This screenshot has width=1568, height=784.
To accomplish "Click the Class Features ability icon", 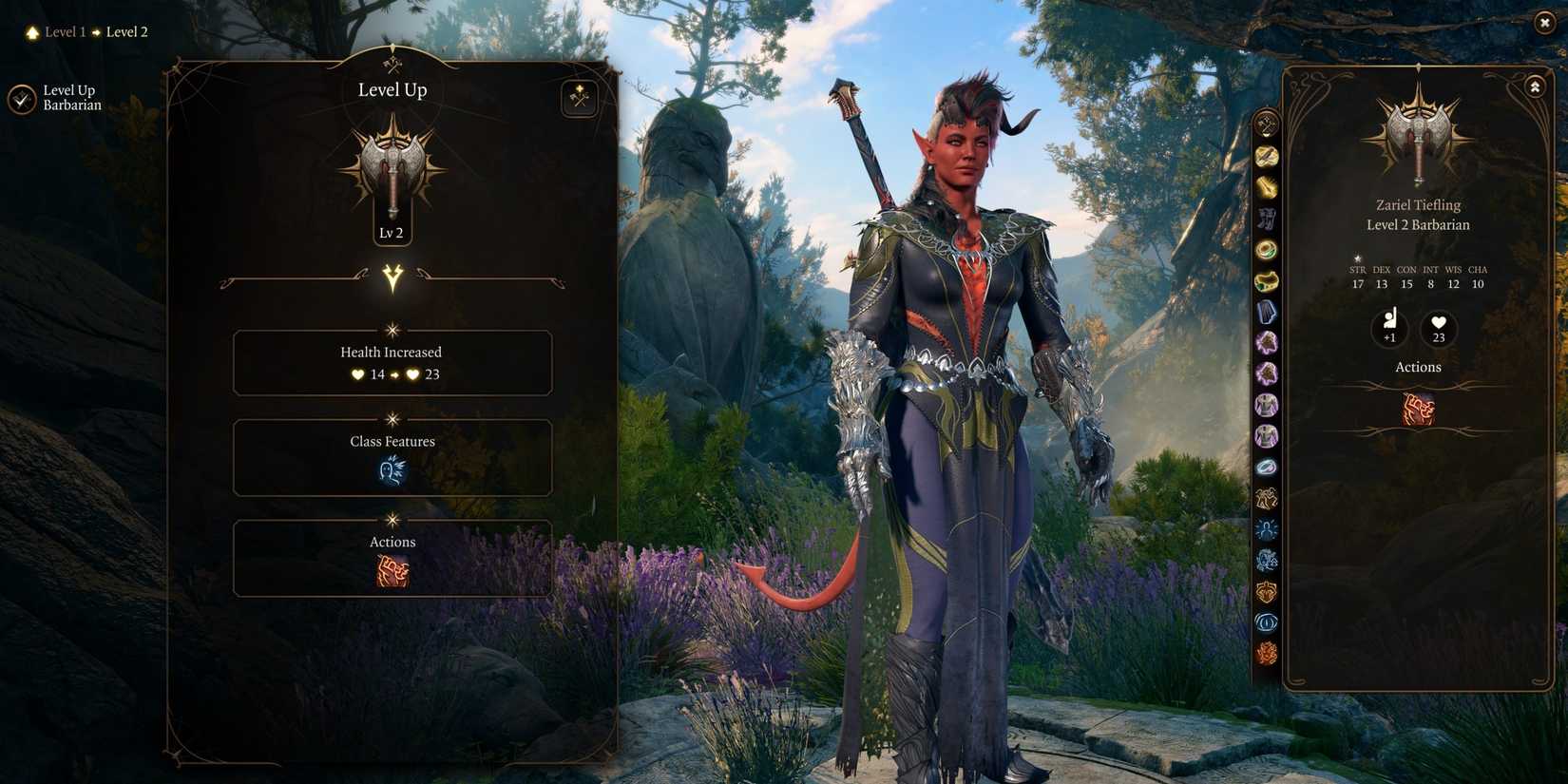I will (392, 471).
